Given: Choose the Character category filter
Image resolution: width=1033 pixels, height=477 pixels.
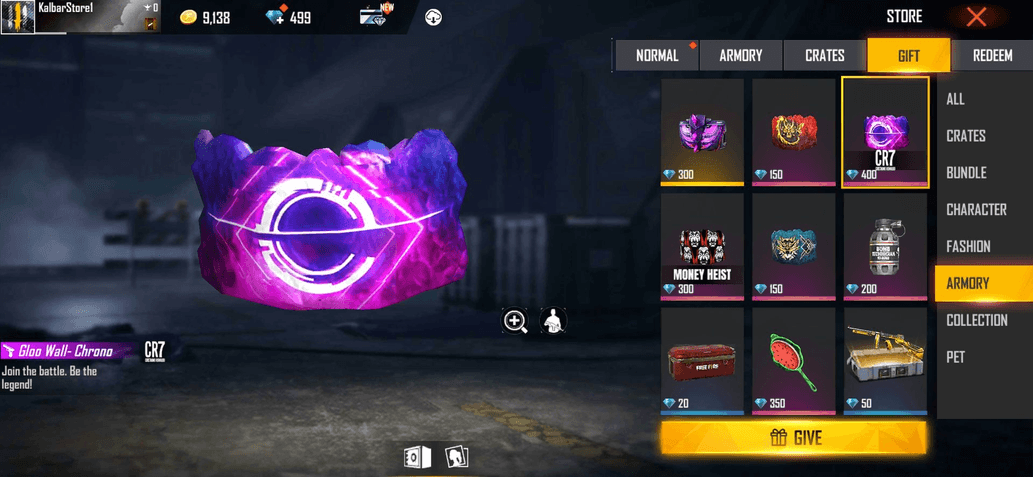Looking at the screenshot, I should (x=976, y=210).
